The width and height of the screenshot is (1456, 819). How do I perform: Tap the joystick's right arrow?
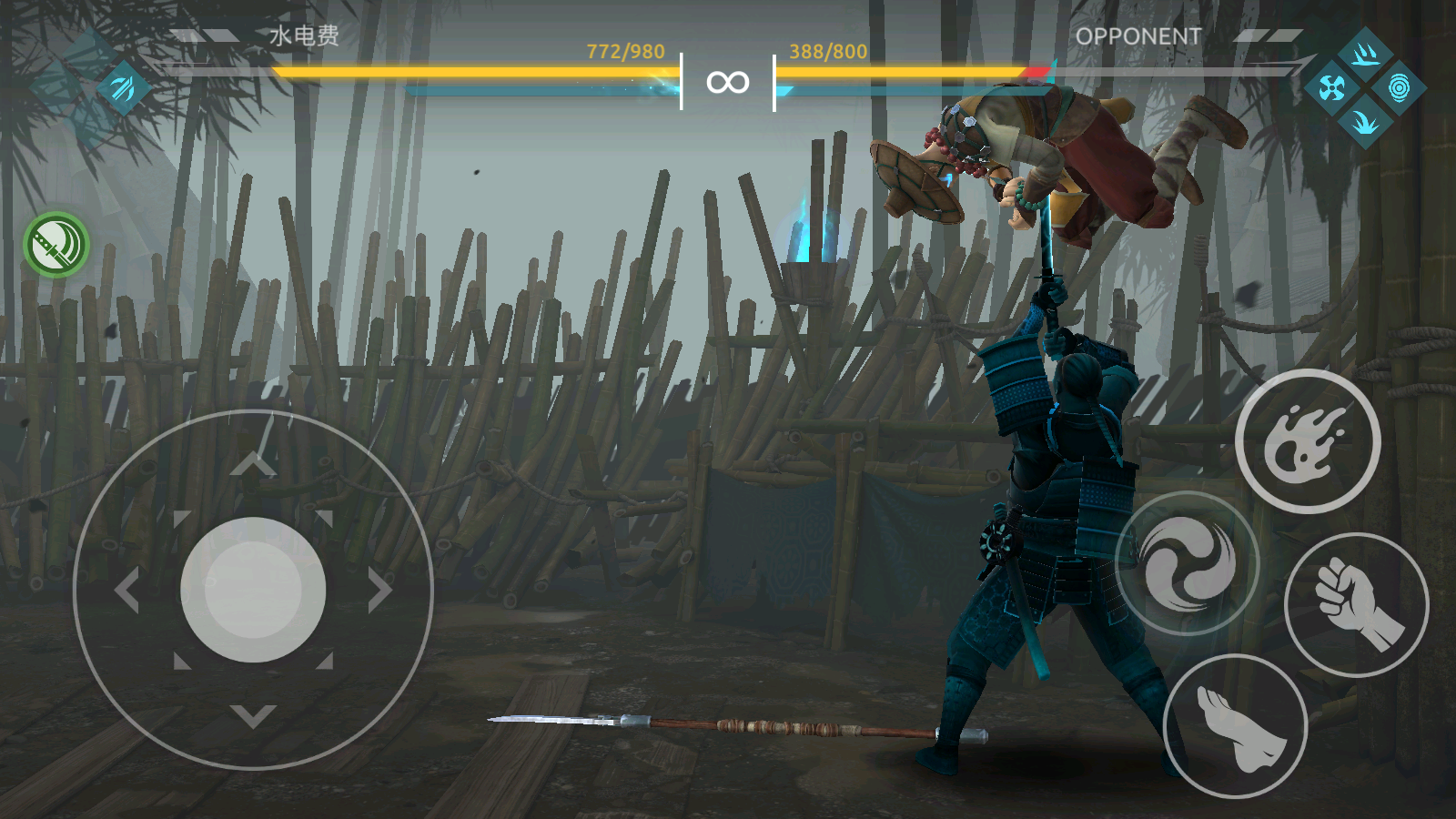(x=380, y=591)
